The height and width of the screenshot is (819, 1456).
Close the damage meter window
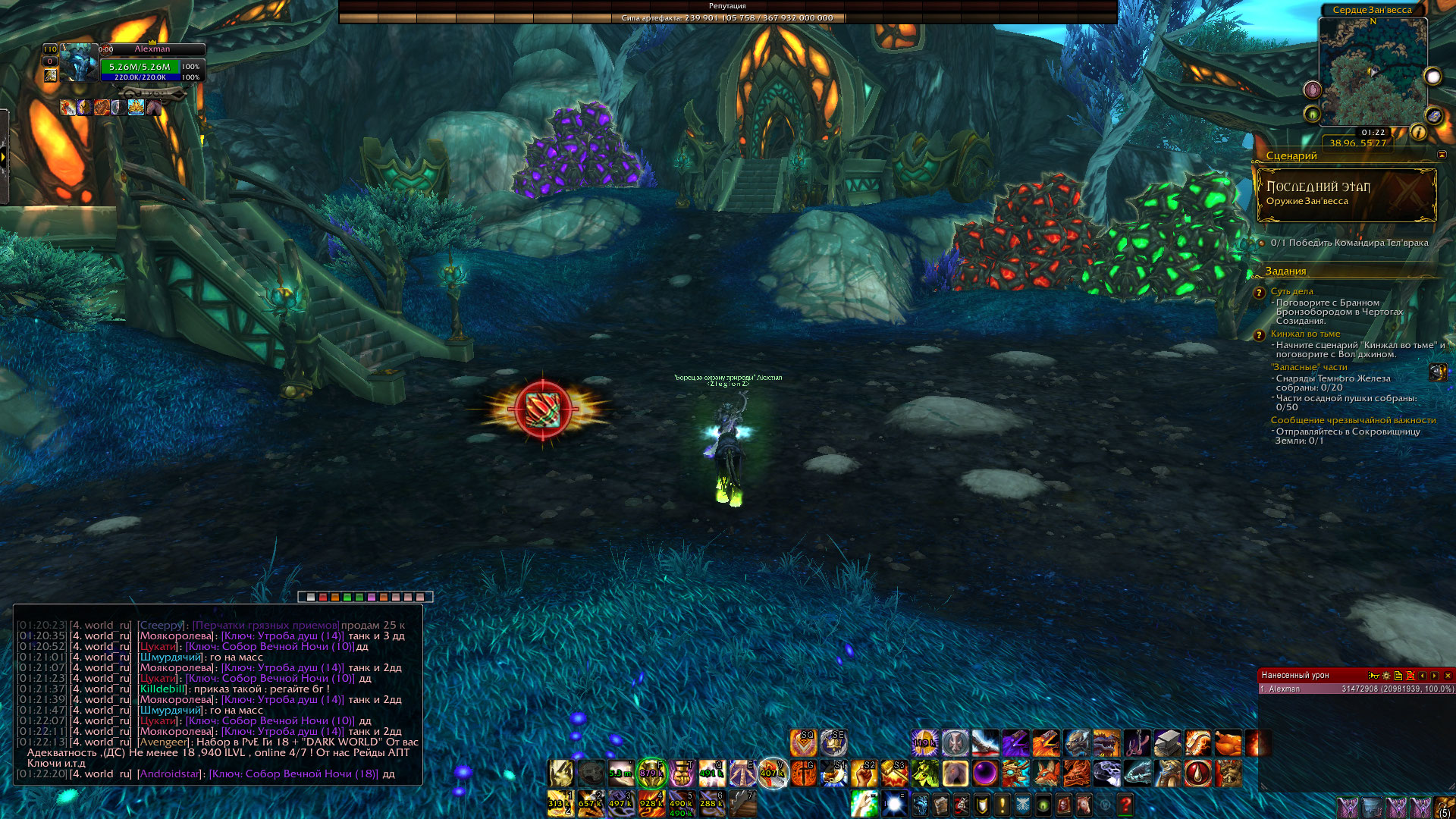pyautogui.click(x=1448, y=676)
